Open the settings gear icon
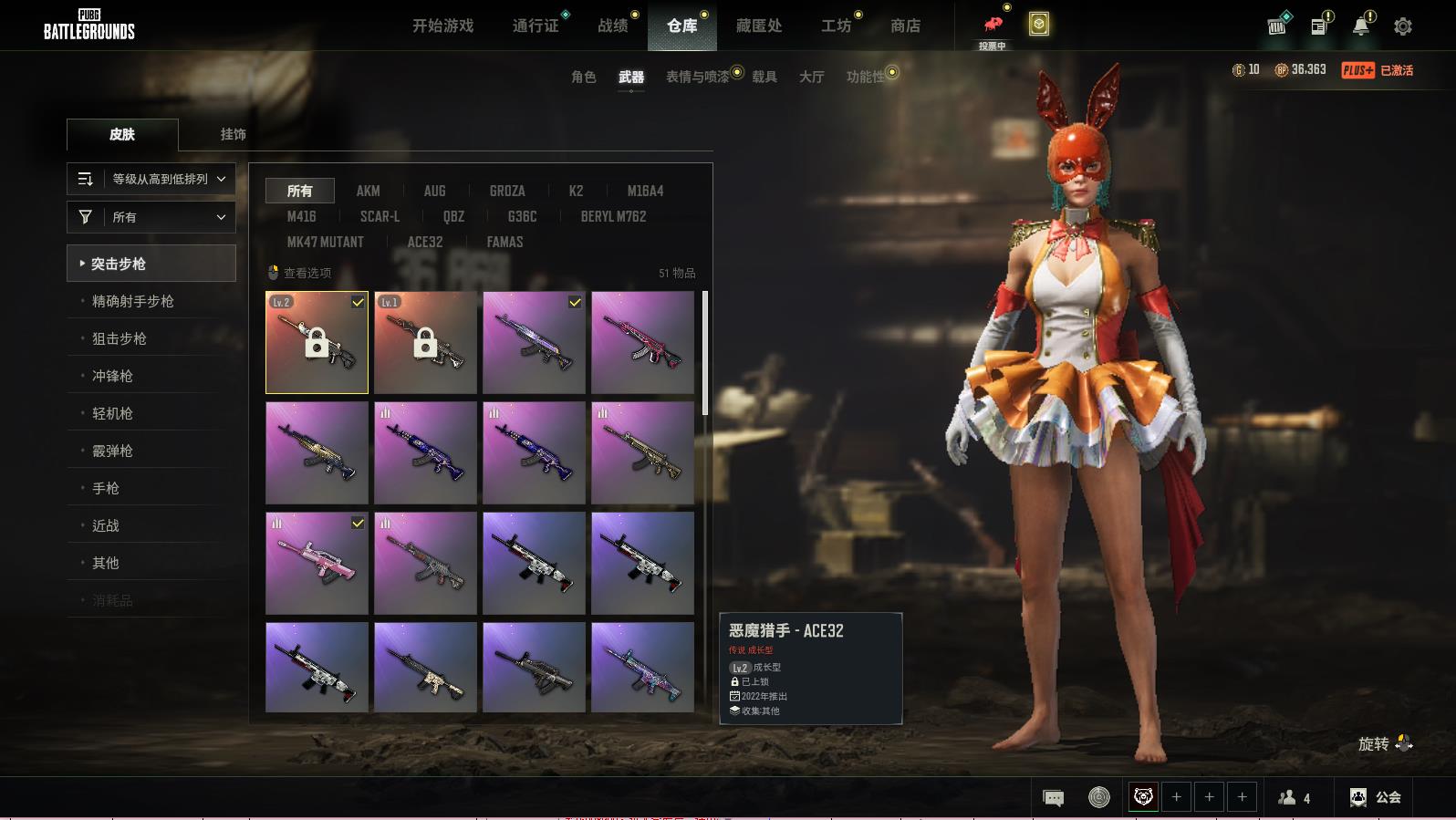Image resolution: width=1456 pixels, height=820 pixels. point(1403,26)
